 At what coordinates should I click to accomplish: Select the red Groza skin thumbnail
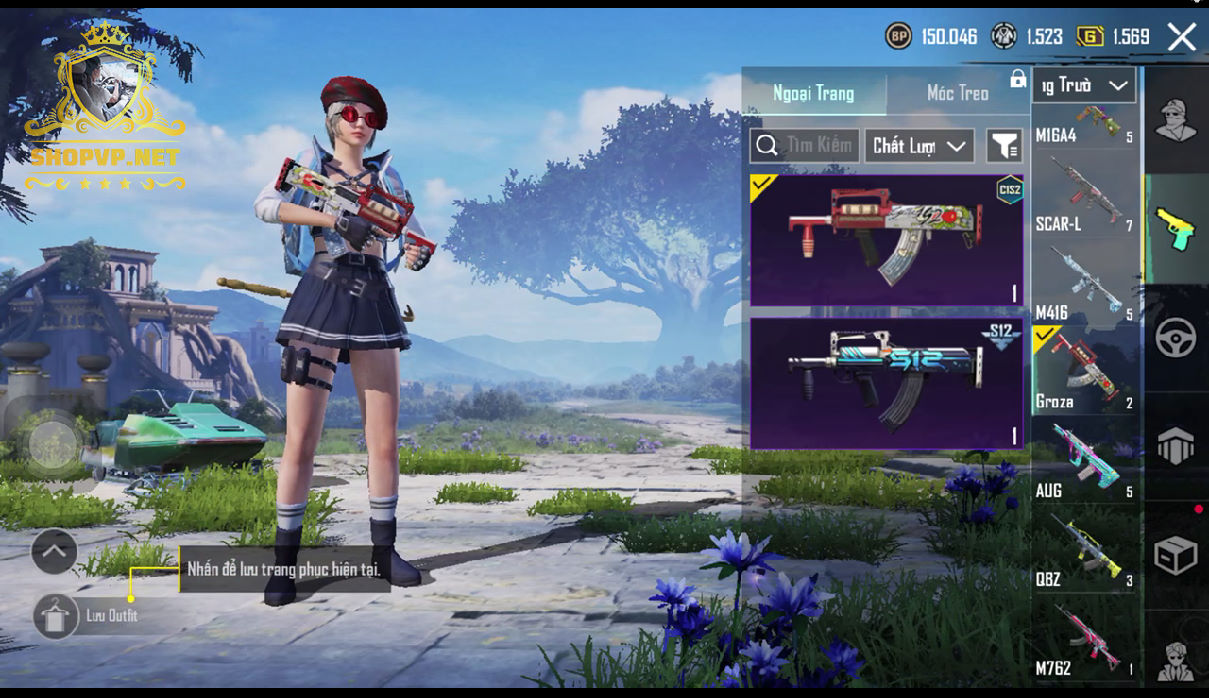click(x=886, y=240)
